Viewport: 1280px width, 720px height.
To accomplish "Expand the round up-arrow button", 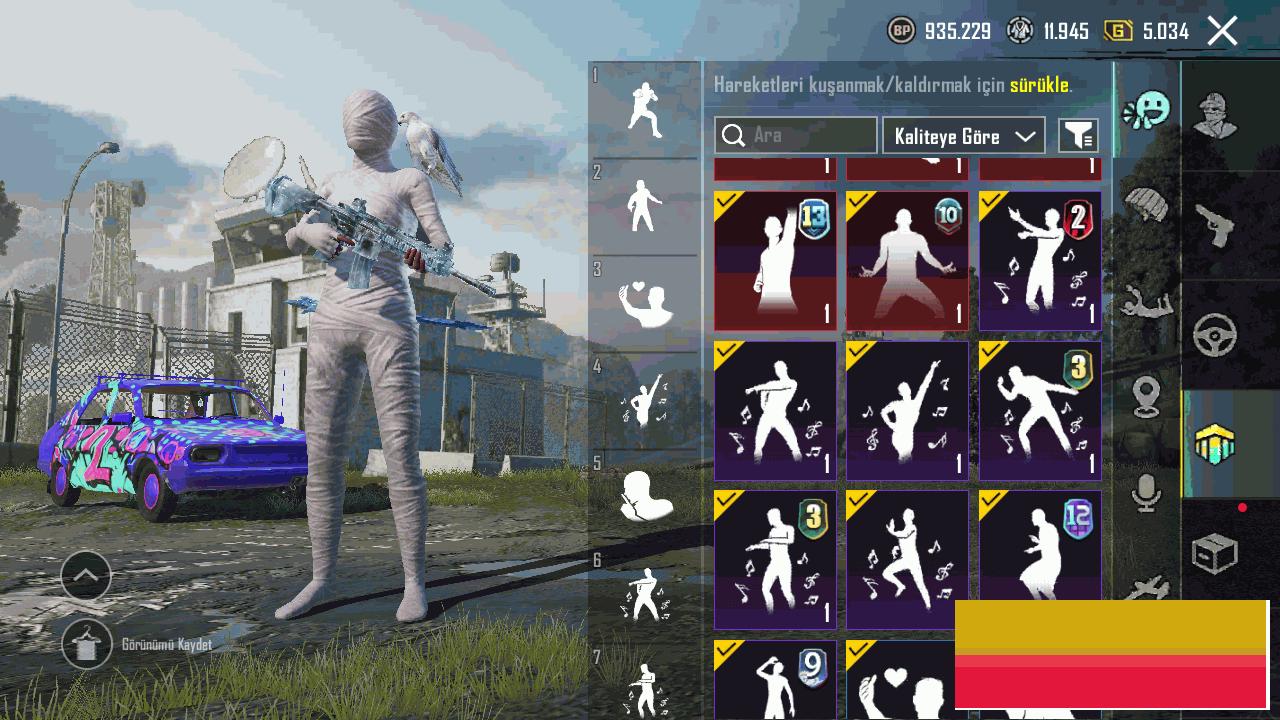I will point(86,575).
